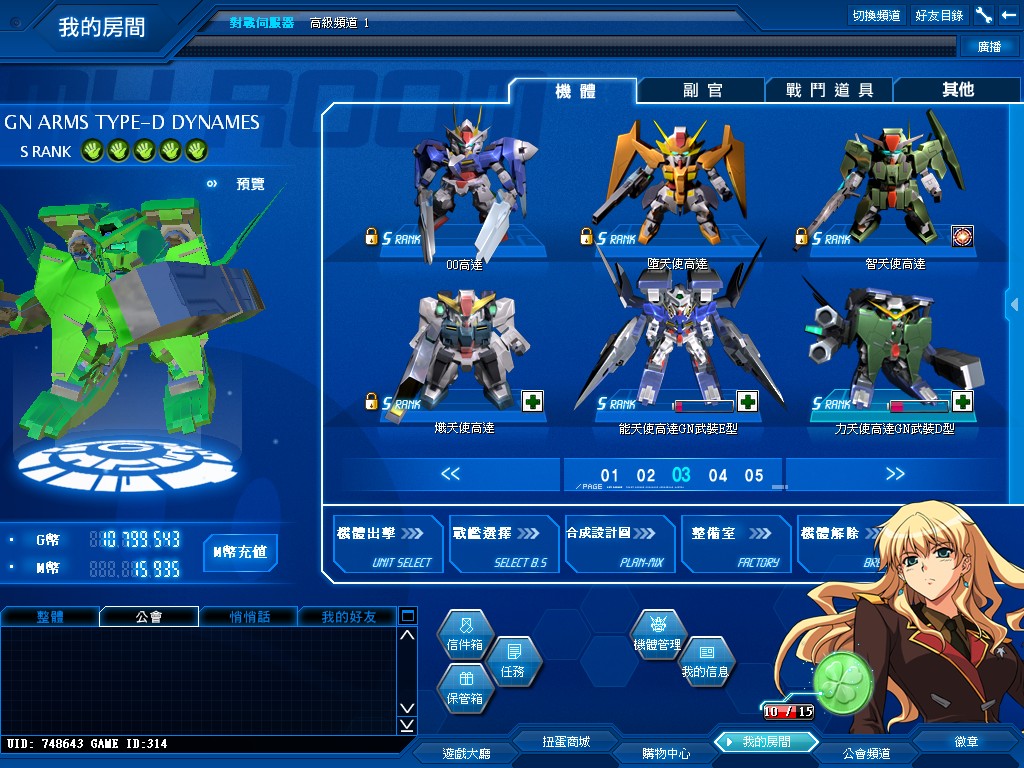Click 機體出擊 Unit Select button
The height and width of the screenshot is (768, 1024).
[388, 544]
